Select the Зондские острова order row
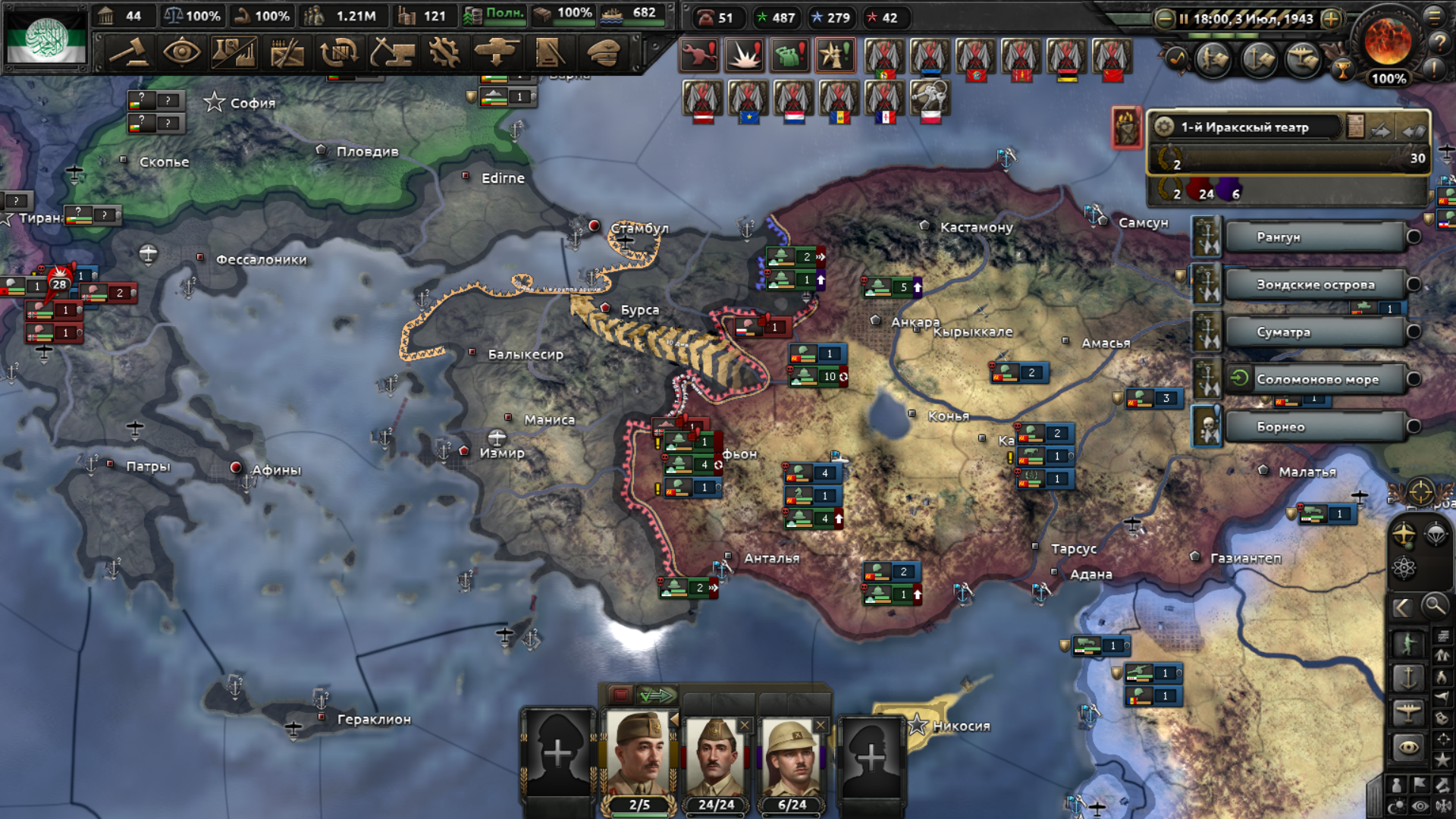Screen dimensions: 1456x819 (1315, 285)
